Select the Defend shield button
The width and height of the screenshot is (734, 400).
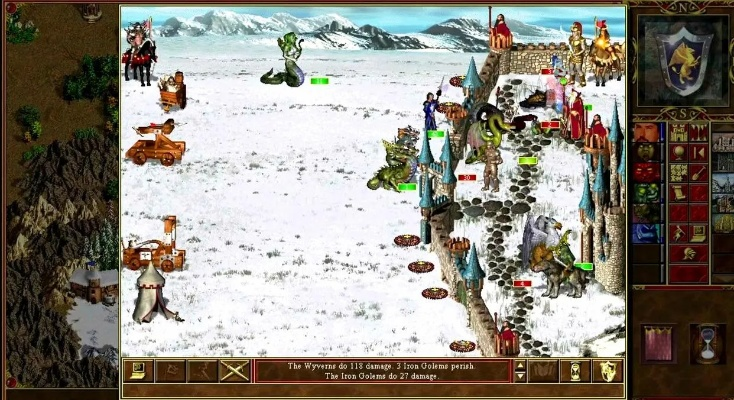tap(608, 371)
